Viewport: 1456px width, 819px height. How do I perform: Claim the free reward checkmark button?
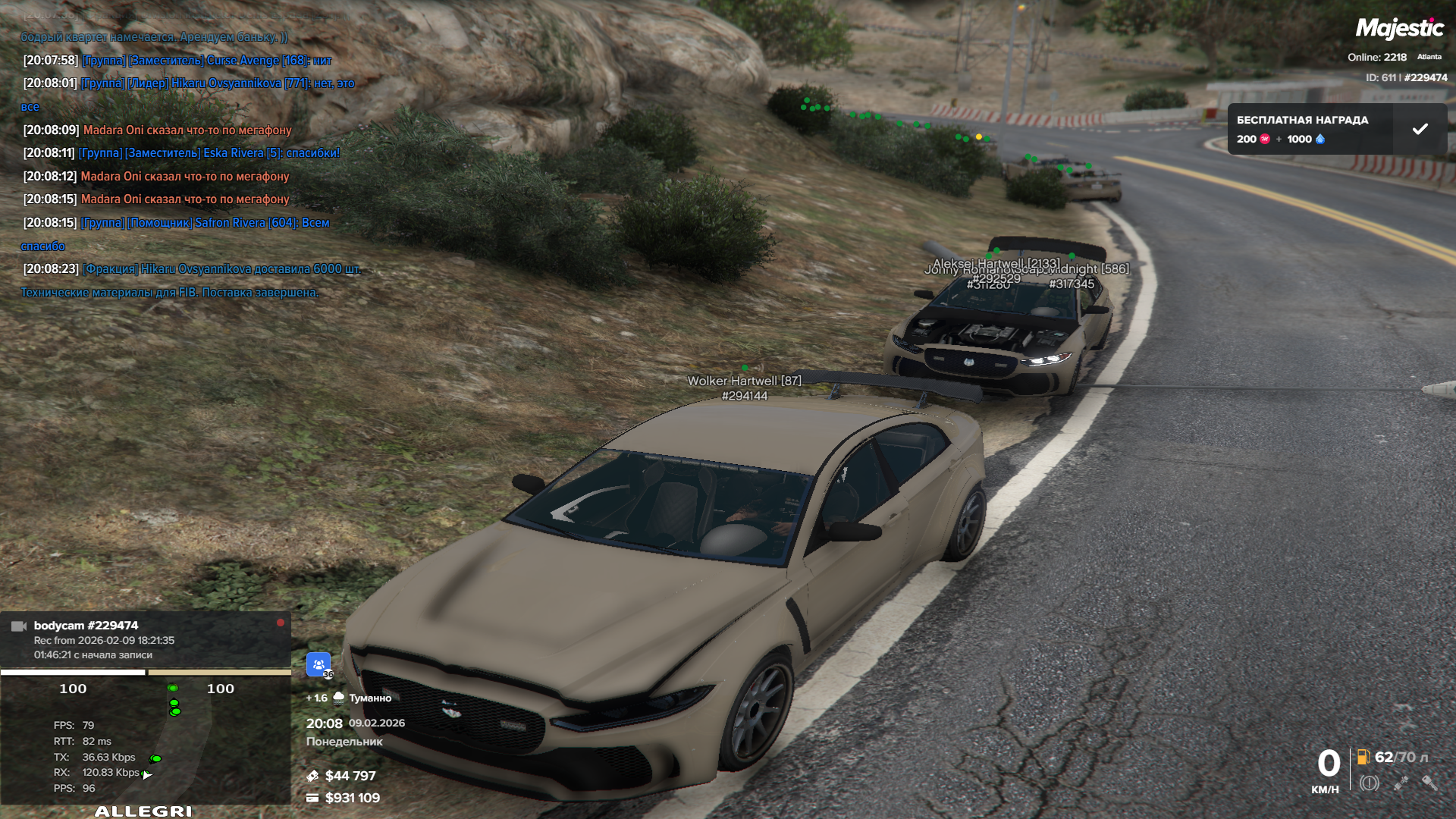pos(1420,129)
